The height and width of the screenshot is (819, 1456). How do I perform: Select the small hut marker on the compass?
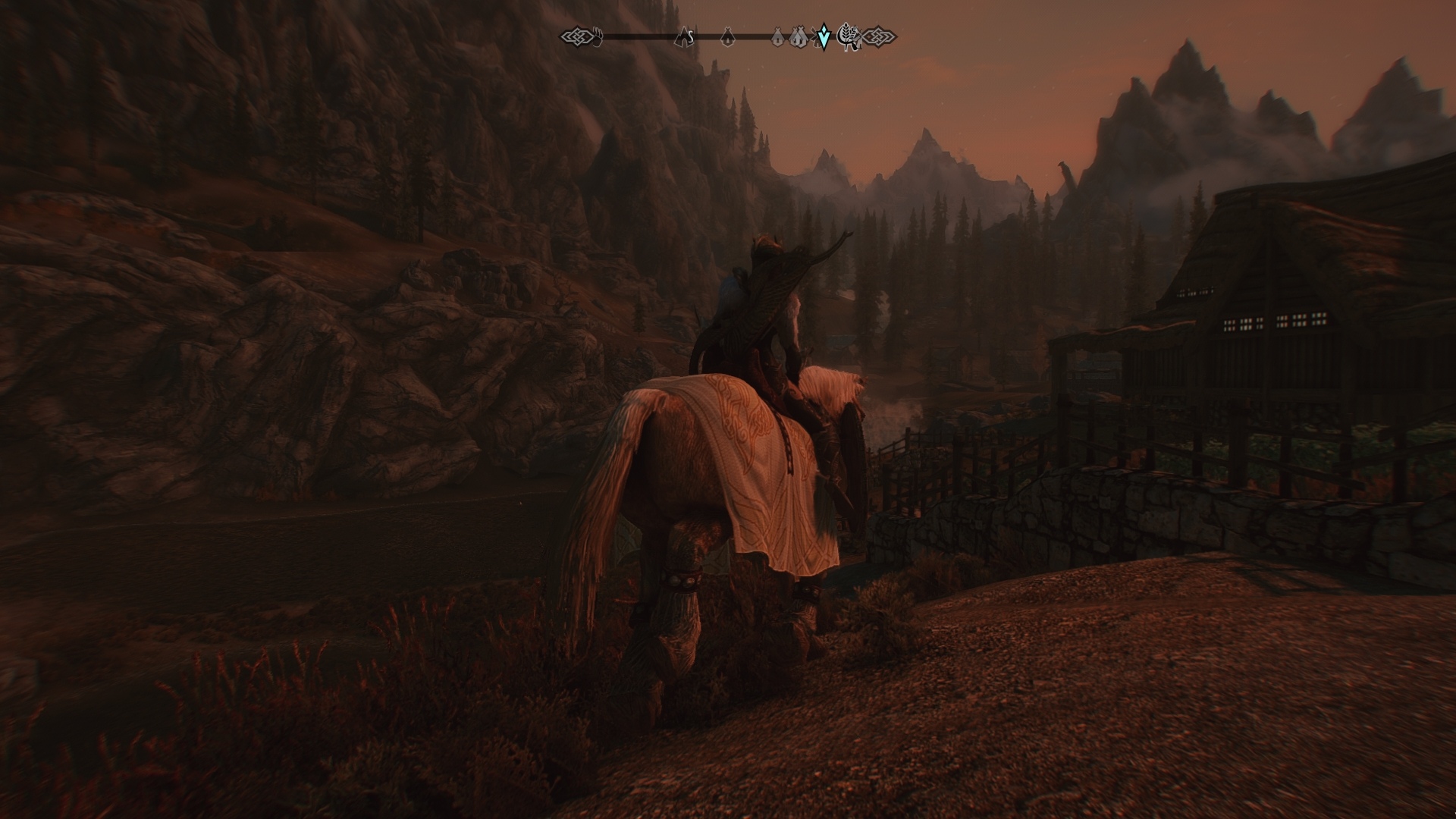point(727,36)
